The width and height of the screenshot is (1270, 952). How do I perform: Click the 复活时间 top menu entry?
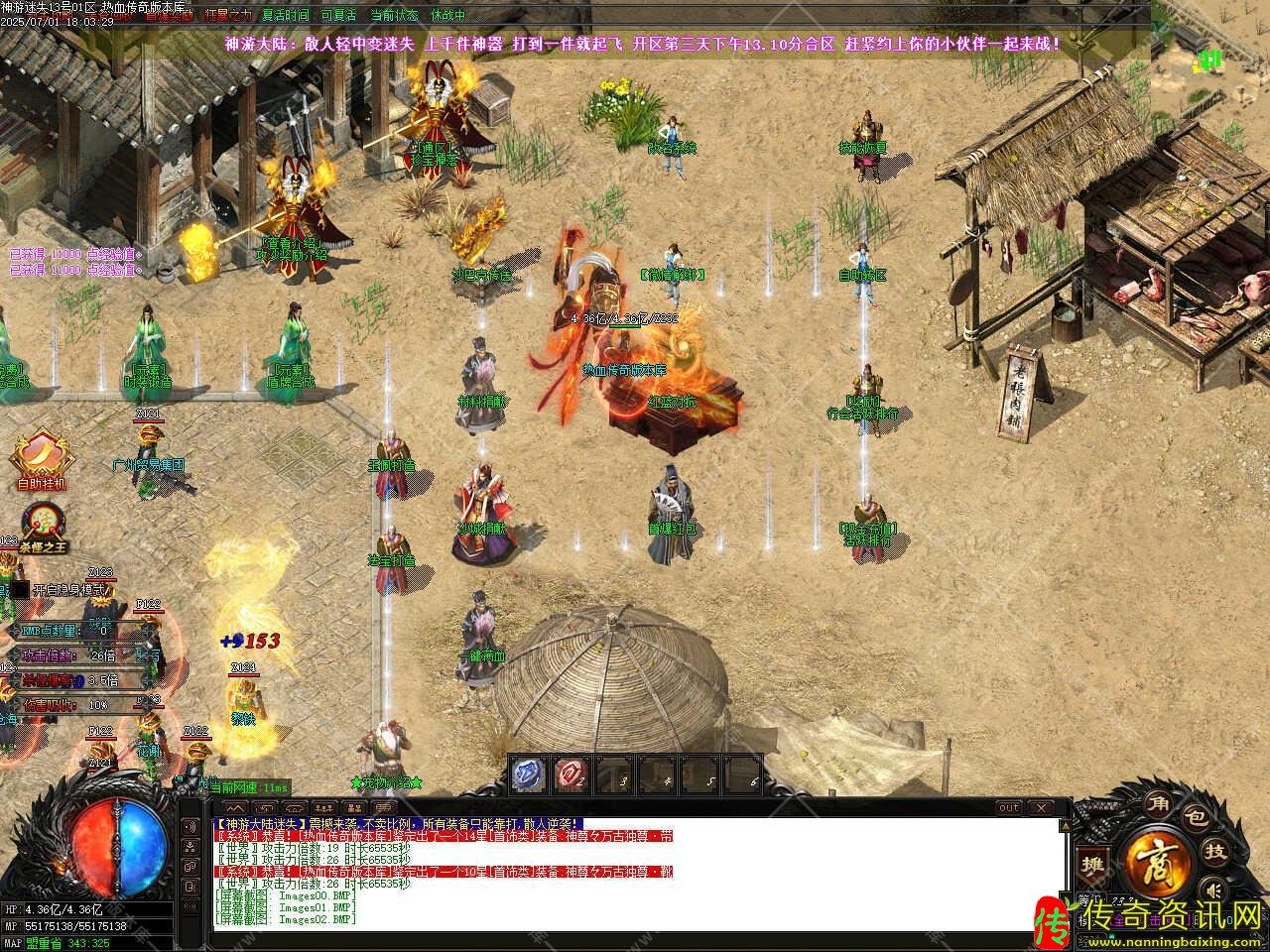coord(286,16)
